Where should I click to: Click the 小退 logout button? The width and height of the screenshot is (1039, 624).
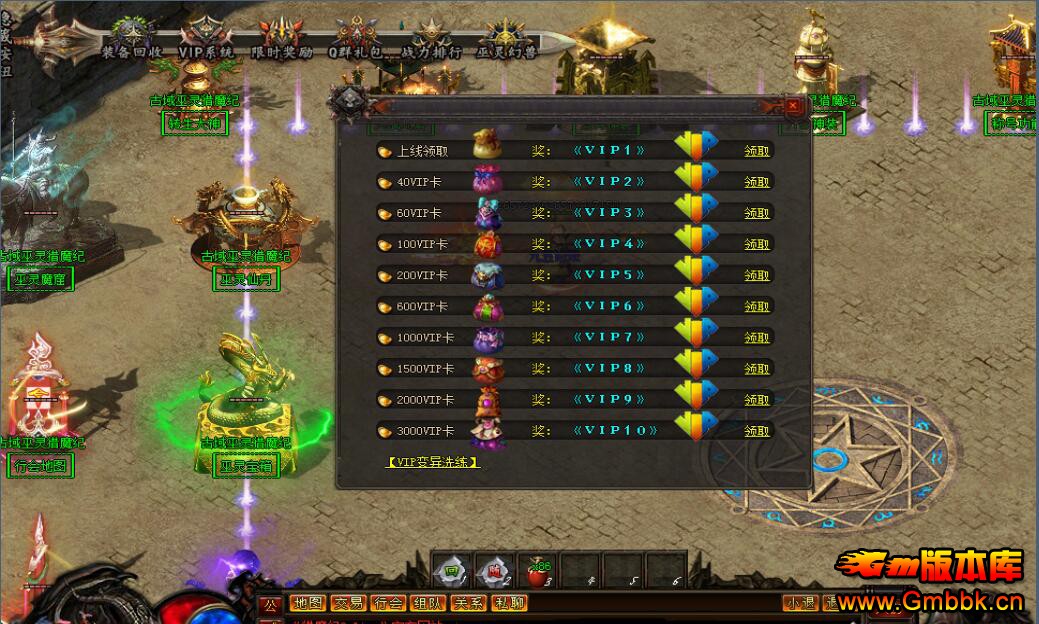point(800,603)
